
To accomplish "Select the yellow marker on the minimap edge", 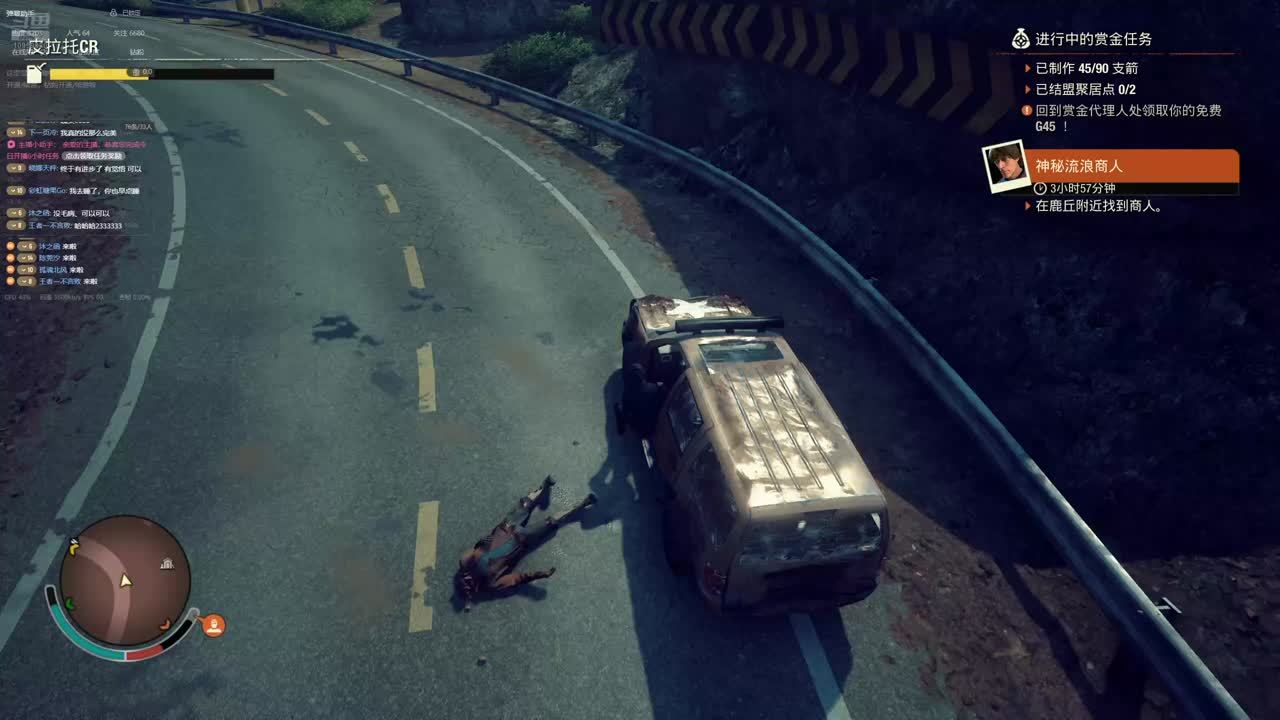I will click(73, 546).
